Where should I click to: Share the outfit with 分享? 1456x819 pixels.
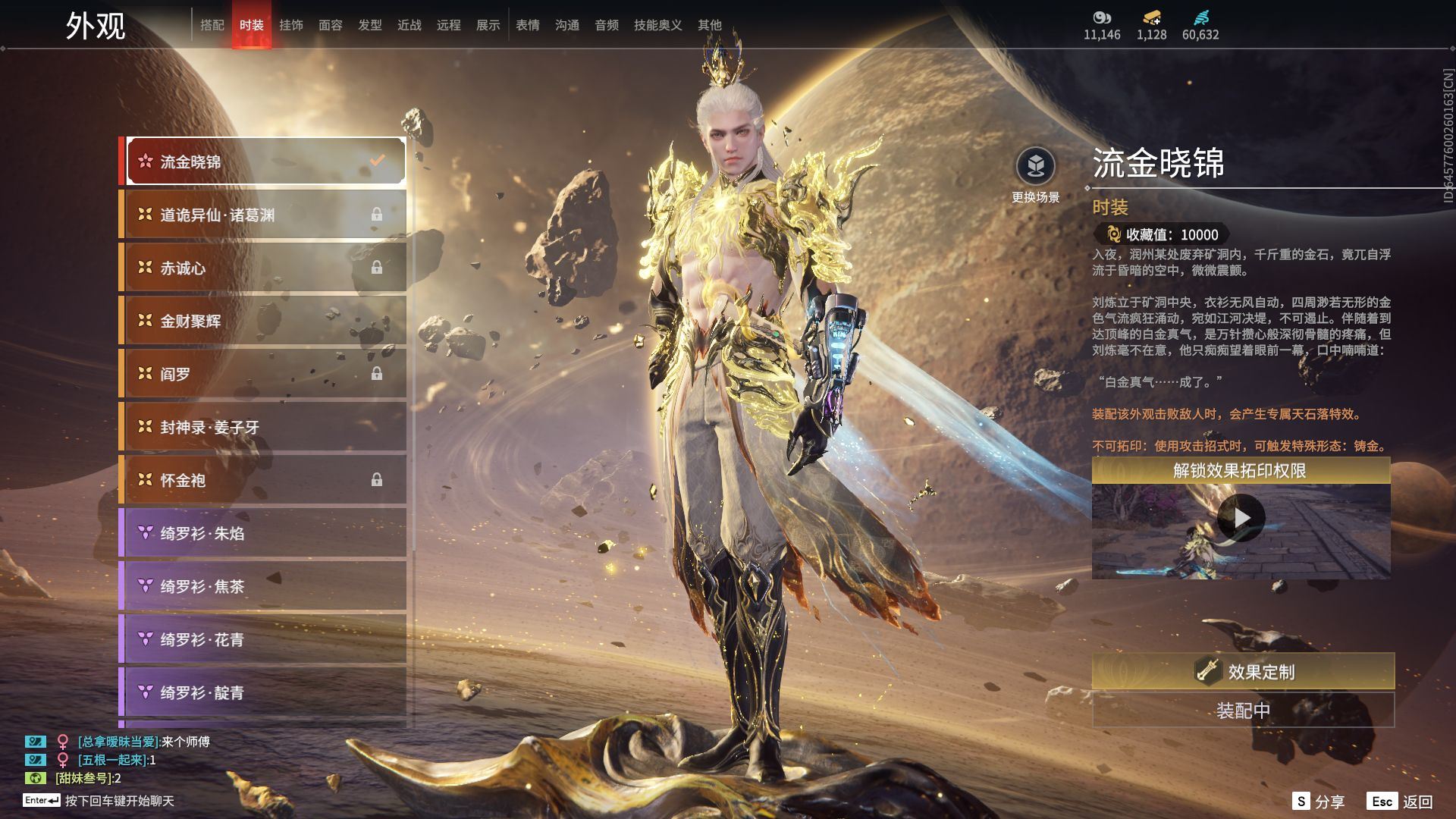coord(1319,802)
